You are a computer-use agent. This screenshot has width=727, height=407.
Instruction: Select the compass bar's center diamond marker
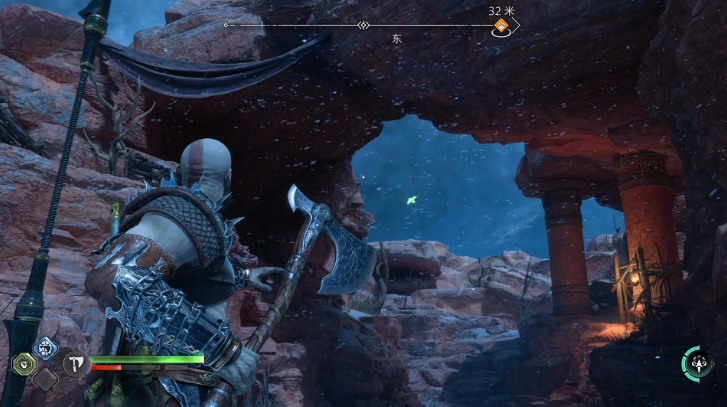(x=364, y=25)
